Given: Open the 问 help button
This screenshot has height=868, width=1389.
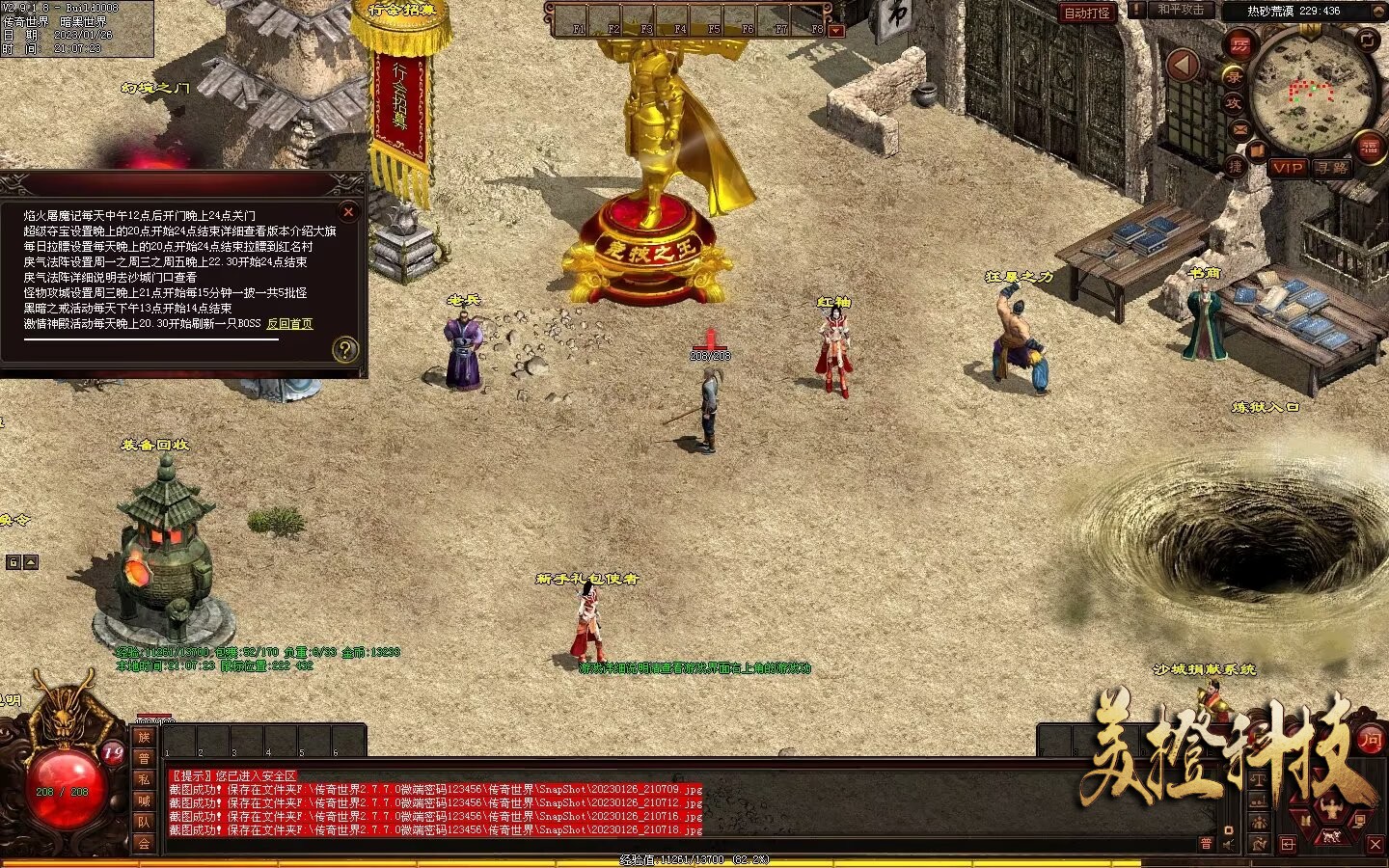Looking at the screenshot, I should pyautogui.click(x=1370, y=740).
